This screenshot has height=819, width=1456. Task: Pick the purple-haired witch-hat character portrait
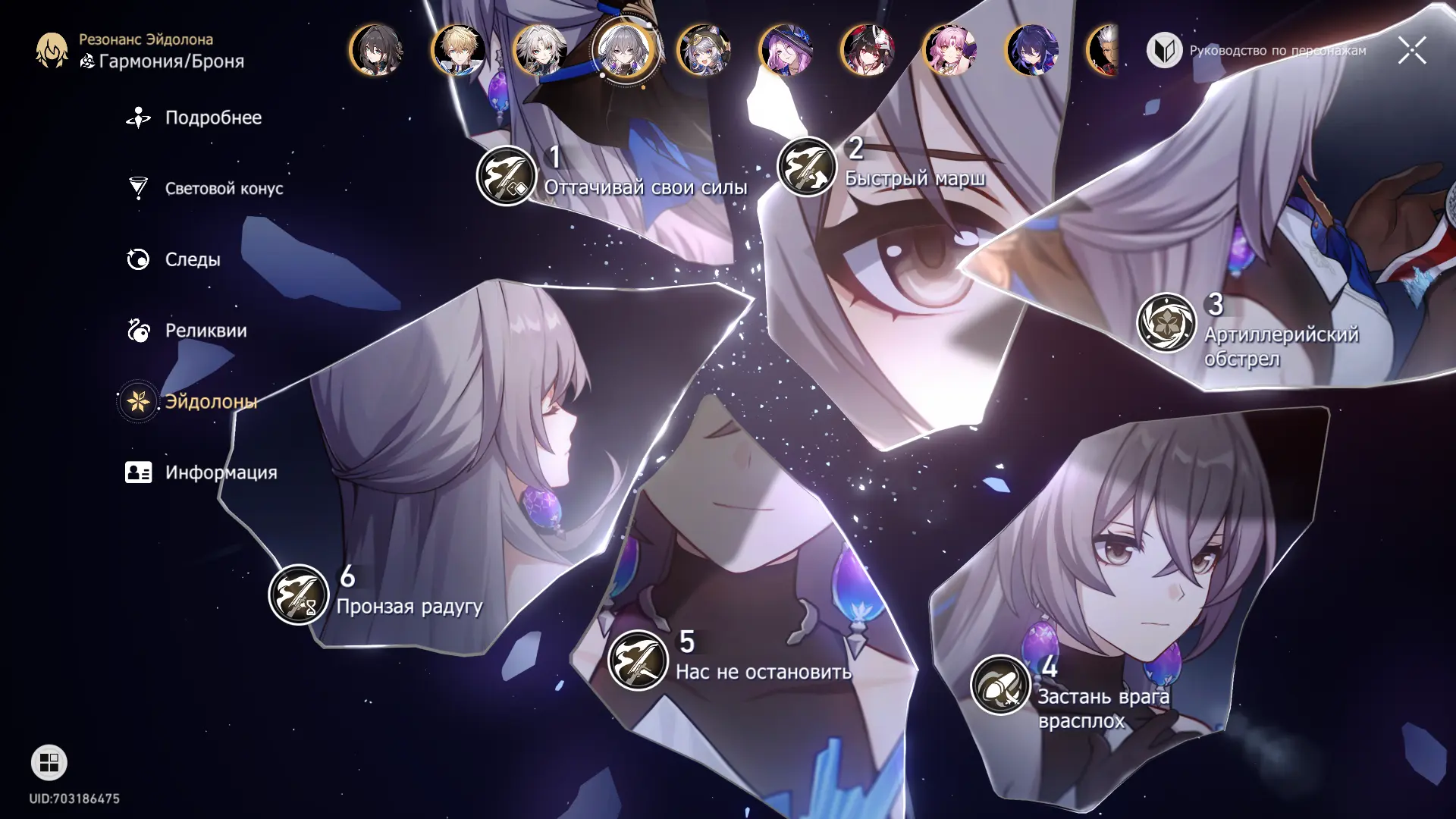tap(786, 51)
